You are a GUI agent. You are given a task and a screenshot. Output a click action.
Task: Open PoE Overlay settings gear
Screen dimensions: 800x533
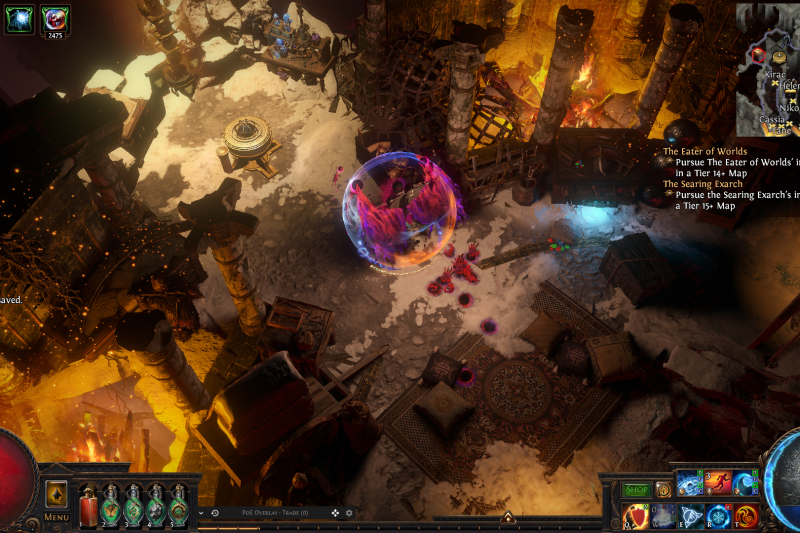click(349, 513)
